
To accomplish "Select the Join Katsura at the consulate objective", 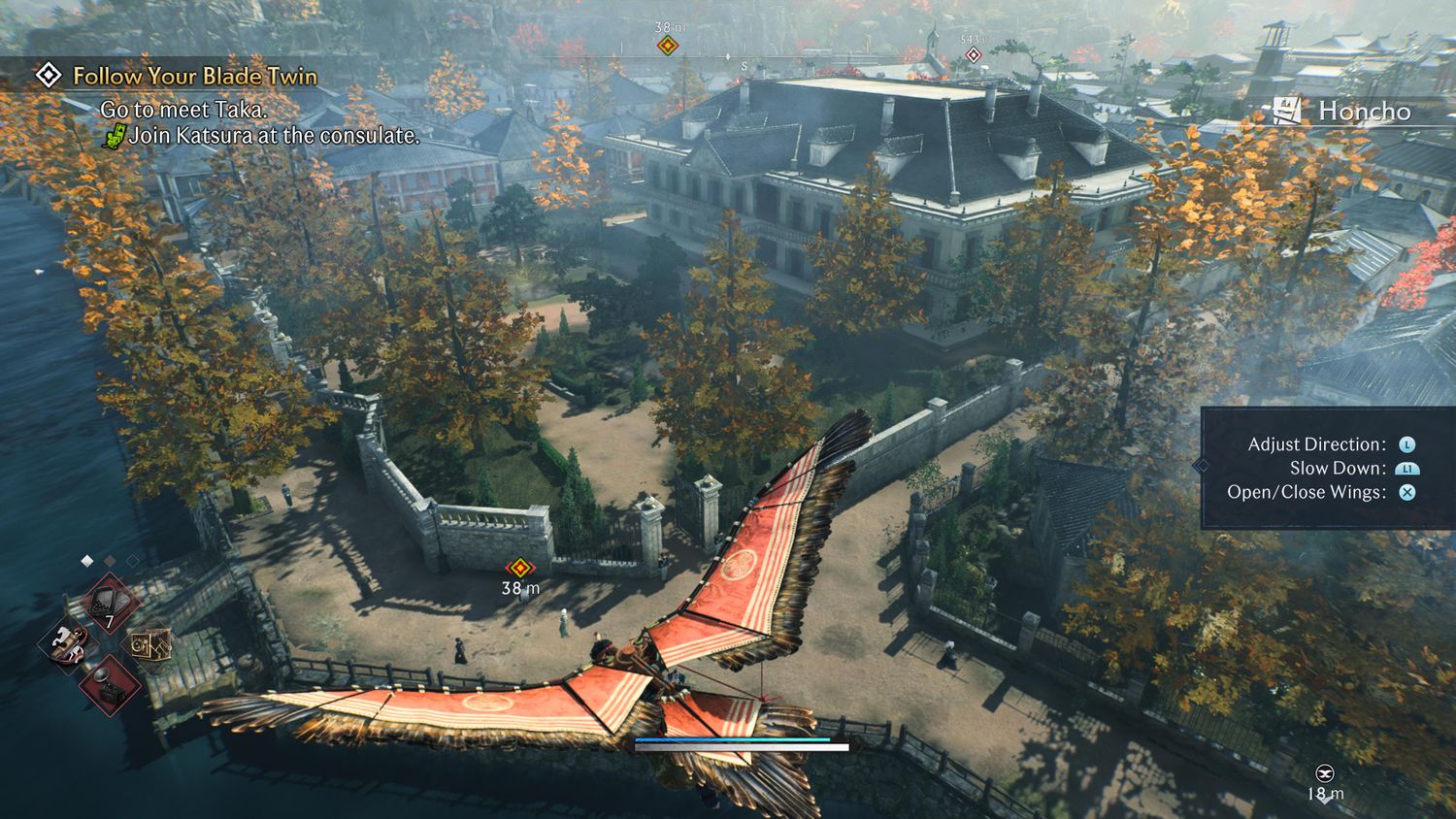I will coord(274,136).
